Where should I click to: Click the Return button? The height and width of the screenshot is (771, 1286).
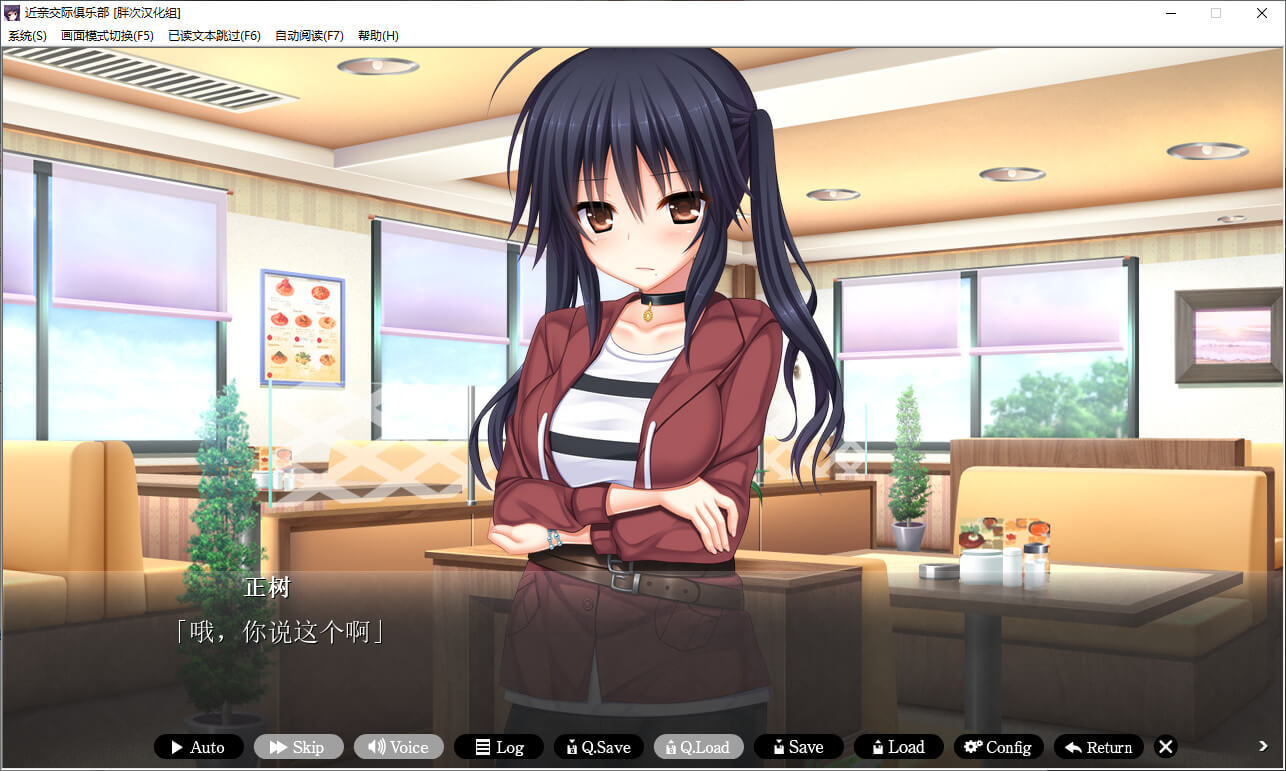click(x=1098, y=747)
